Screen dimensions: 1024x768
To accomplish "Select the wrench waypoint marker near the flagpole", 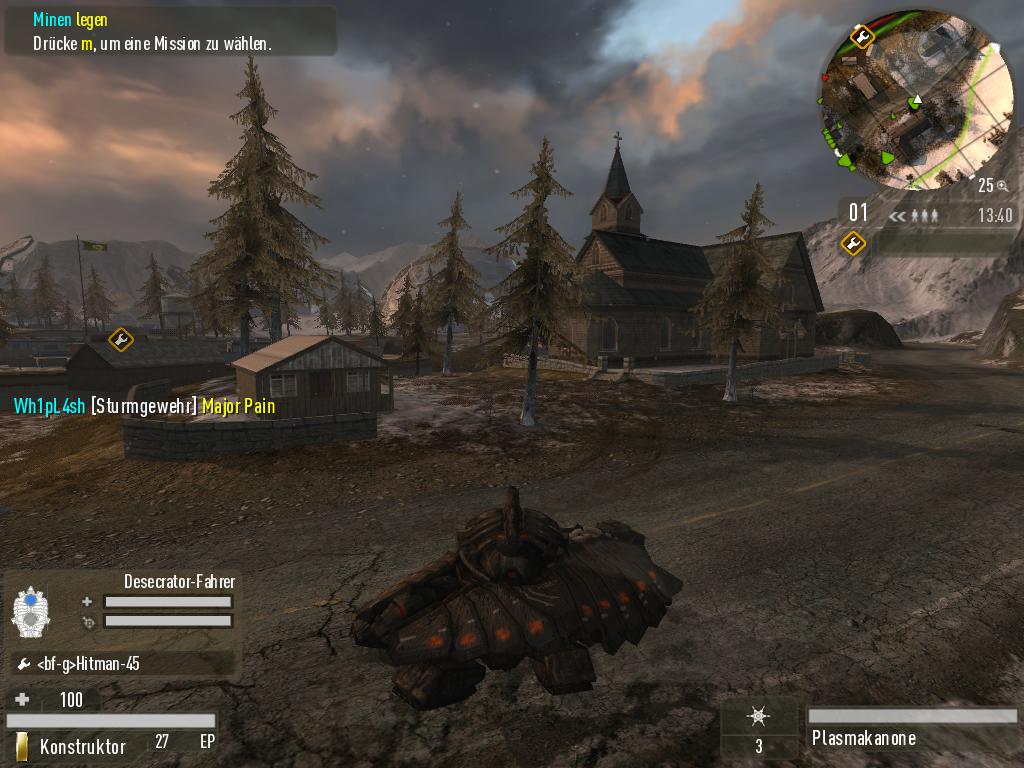I will (121, 340).
